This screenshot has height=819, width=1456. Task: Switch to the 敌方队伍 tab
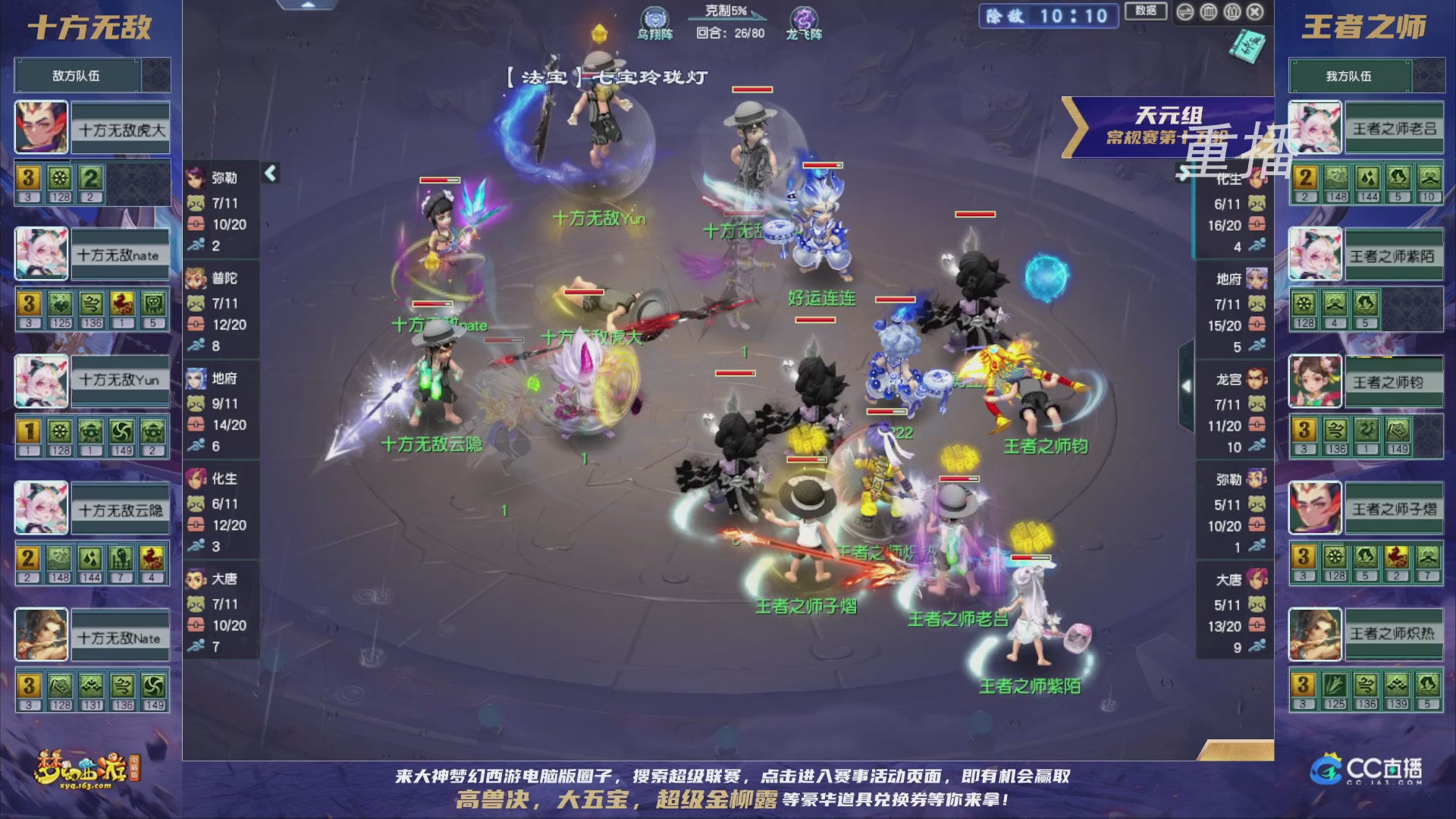(x=74, y=75)
